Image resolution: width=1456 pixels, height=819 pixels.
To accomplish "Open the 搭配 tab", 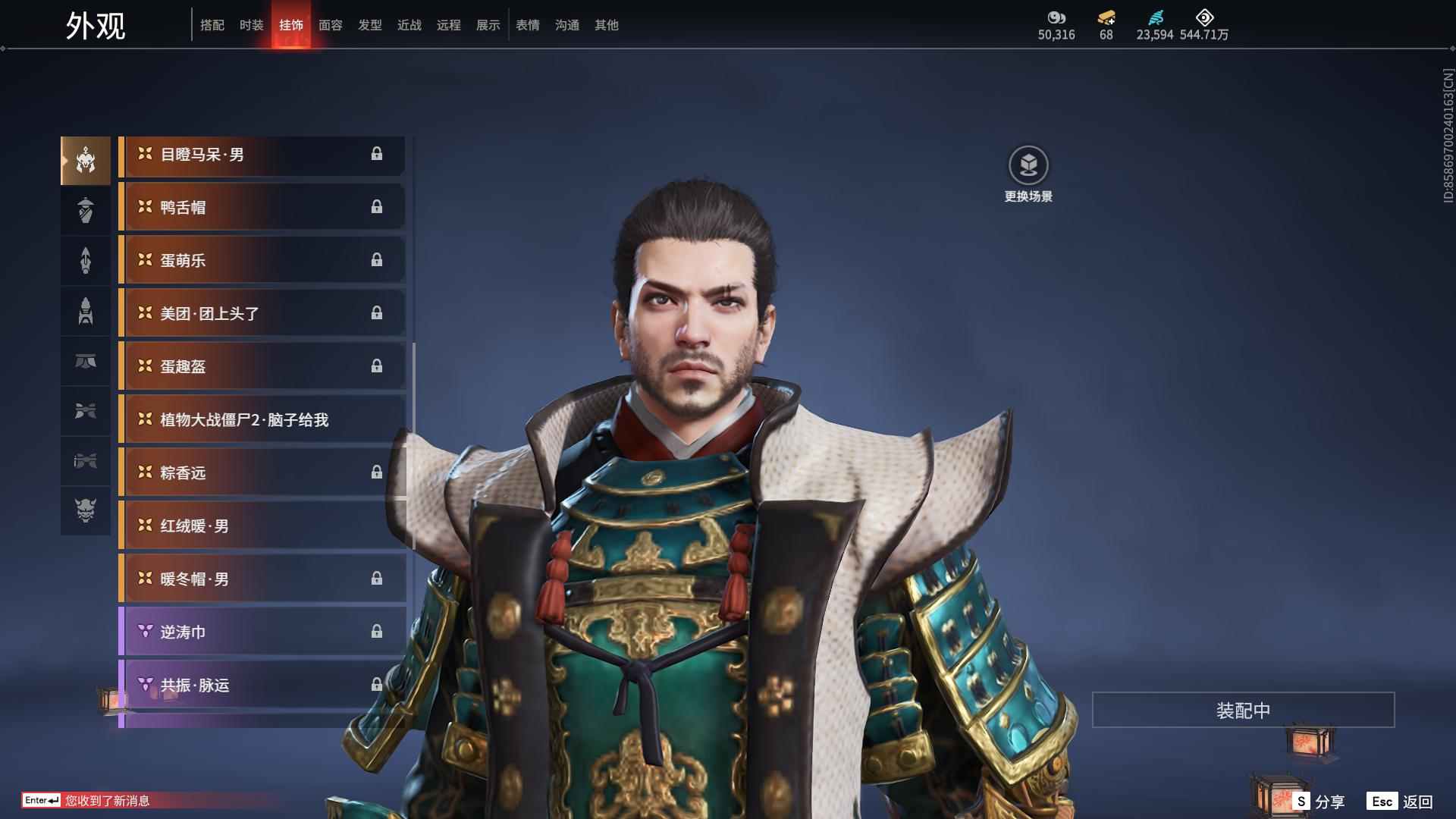I will [212, 25].
